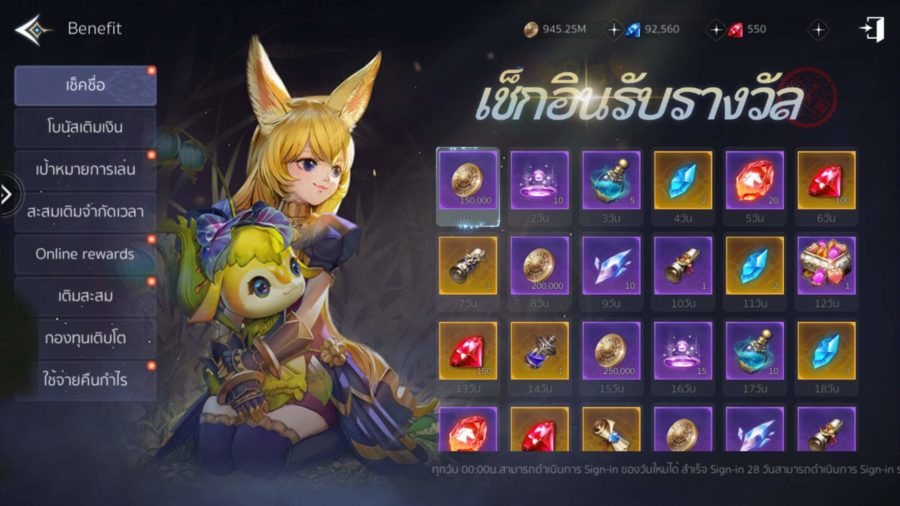Select the day 8 200,000 gold coin reward
Image resolution: width=900 pixels, height=506 pixels.
(540, 266)
